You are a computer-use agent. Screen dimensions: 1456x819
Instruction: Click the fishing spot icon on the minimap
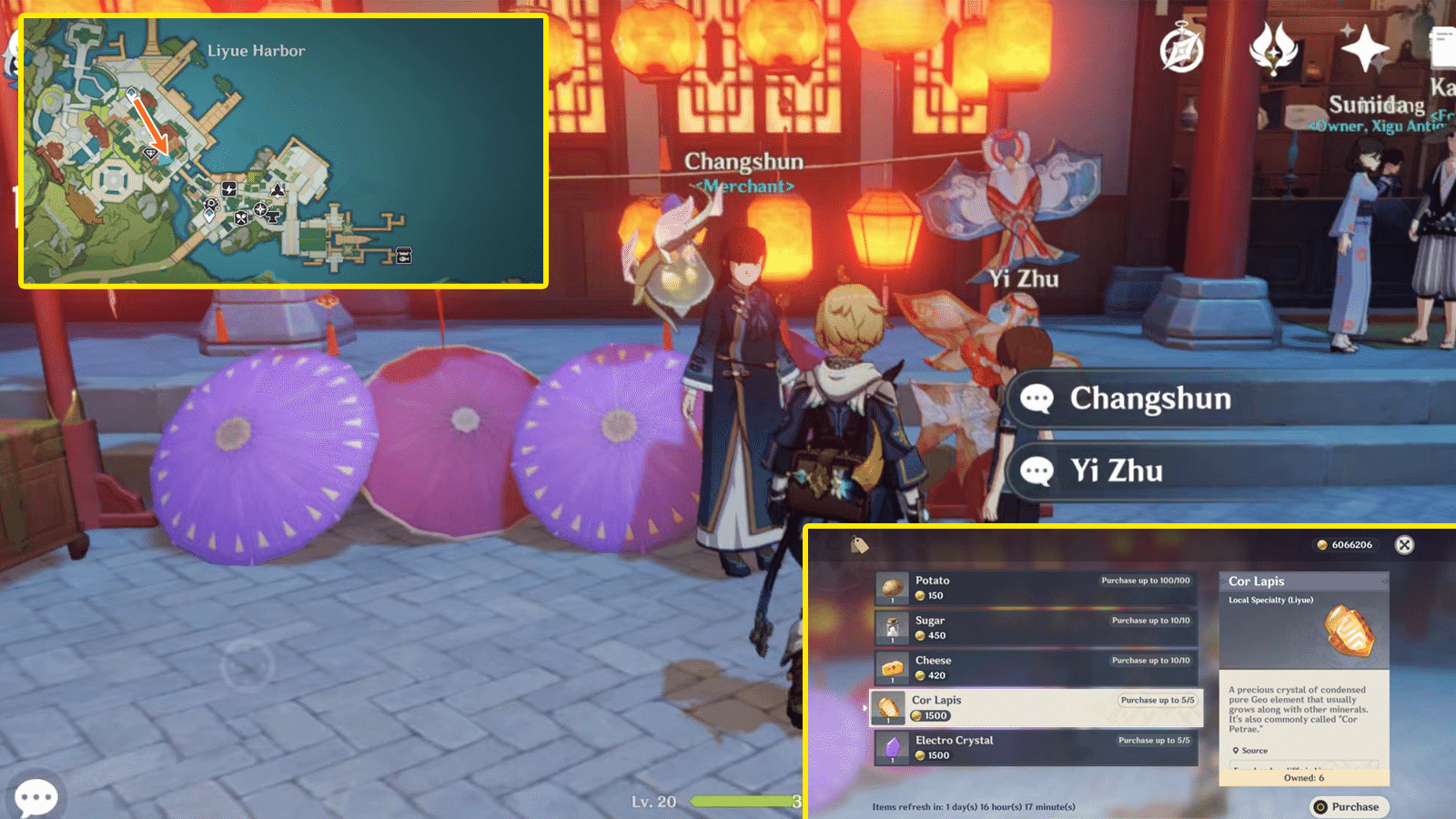403,256
